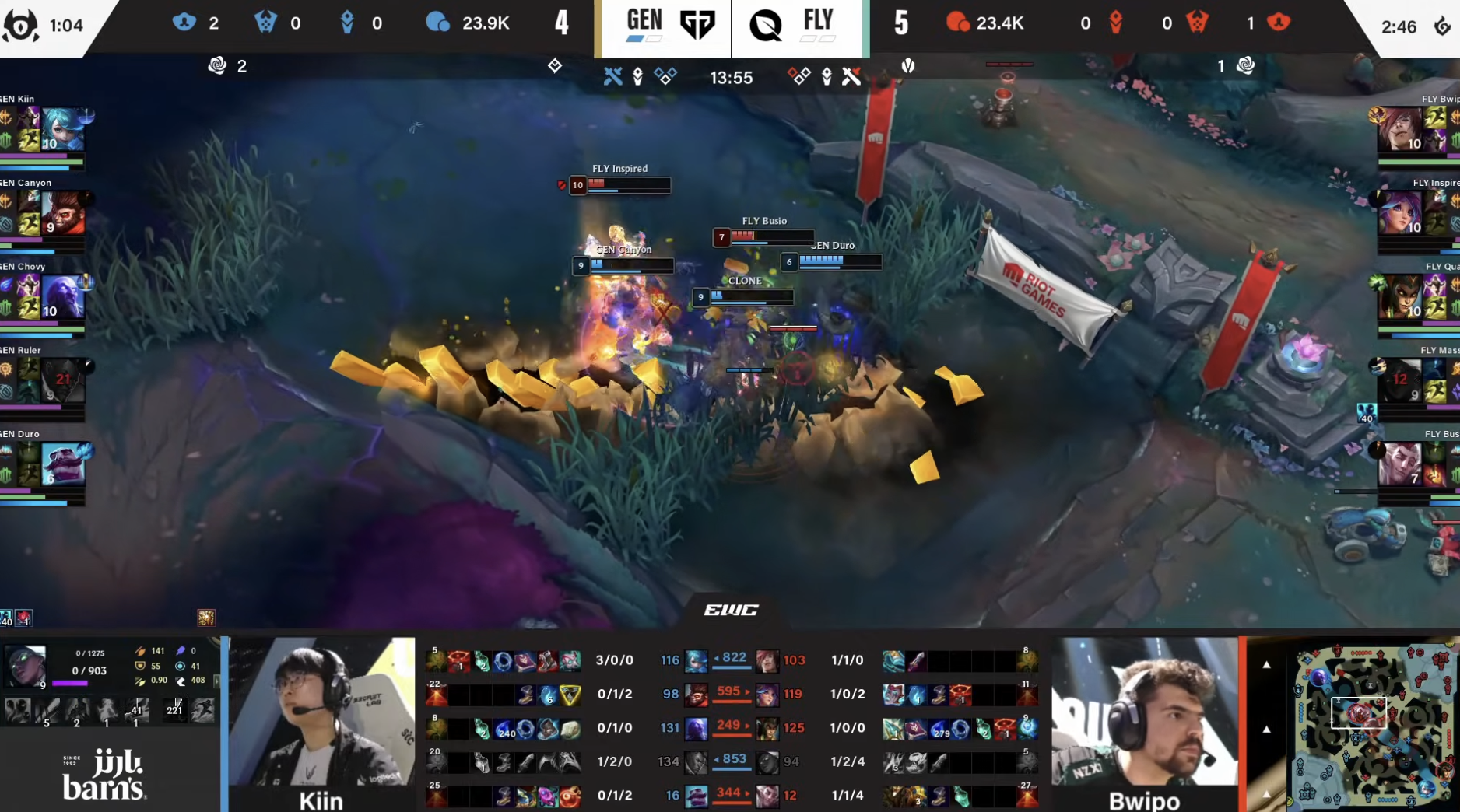The height and width of the screenshot is (812, 1460).
Task: Click the Rose counter icon showing 2
Action: [219, 65]
